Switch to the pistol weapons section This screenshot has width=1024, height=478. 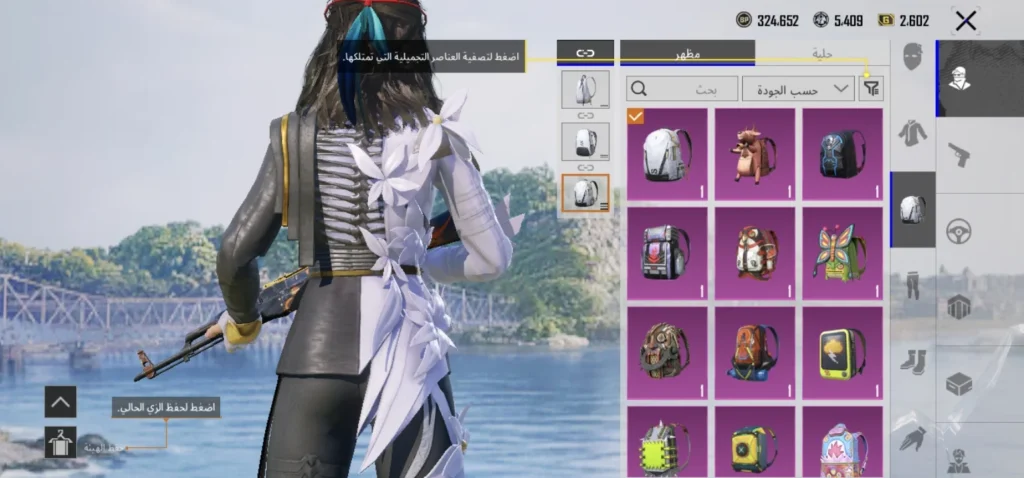pos(959,155)
